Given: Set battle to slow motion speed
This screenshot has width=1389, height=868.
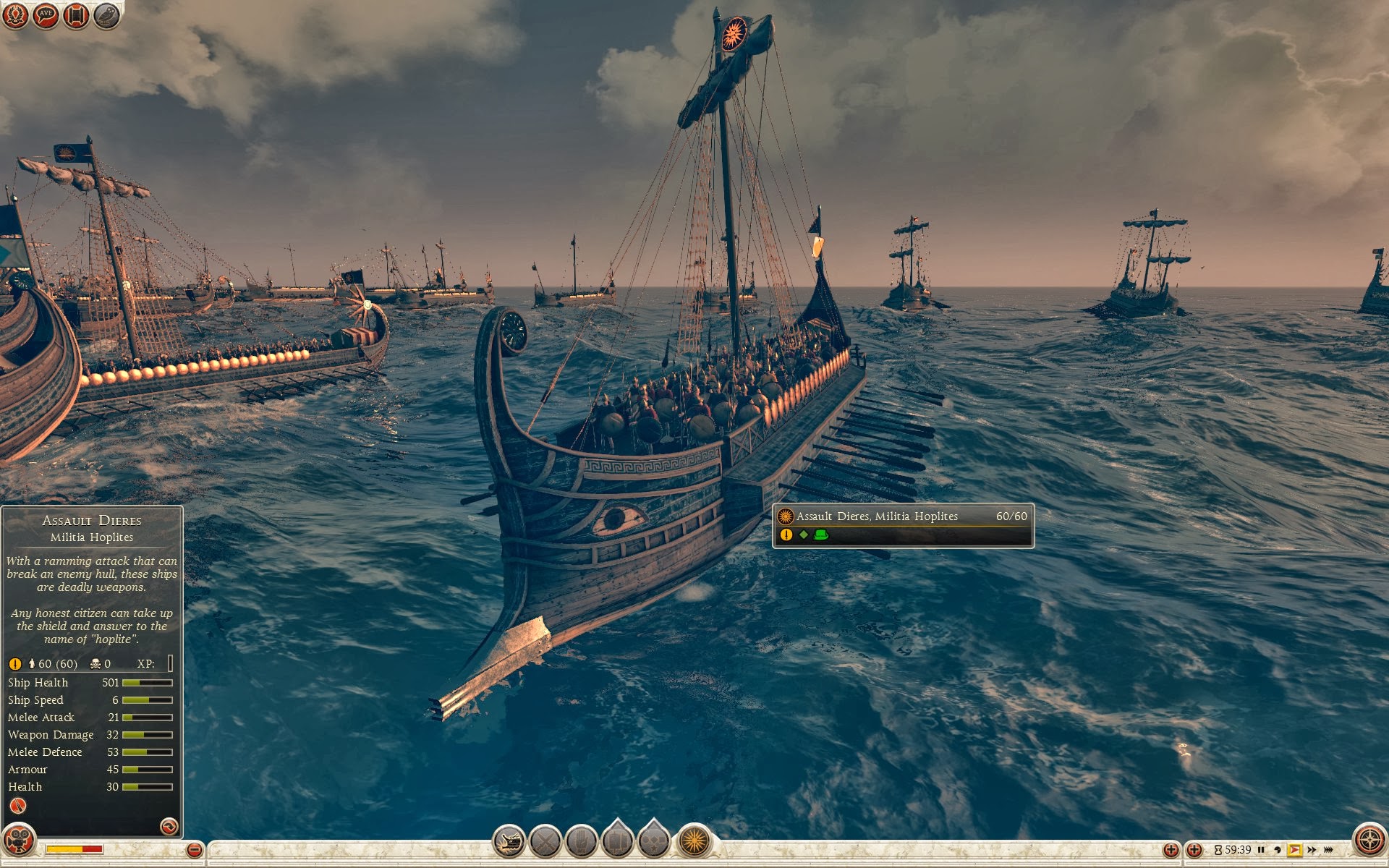Looking at the screenshot, I should tap(1278, 850).
